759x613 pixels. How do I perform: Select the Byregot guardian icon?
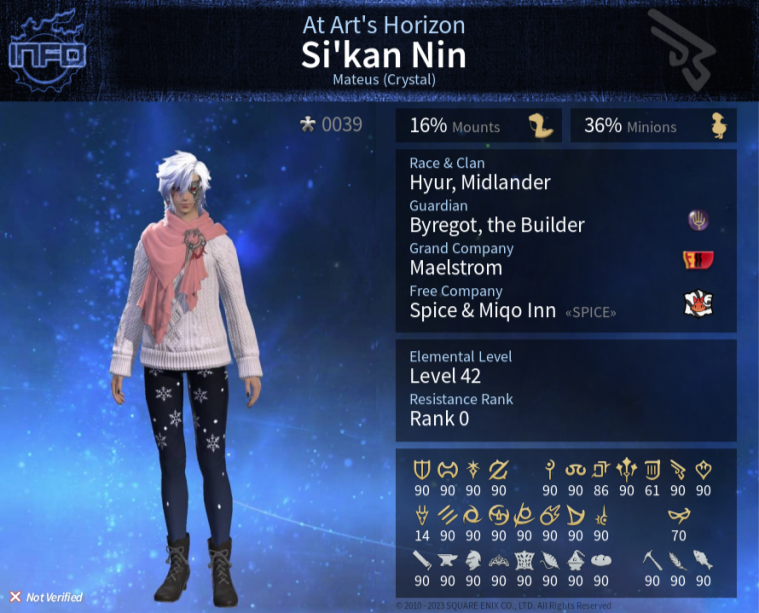coord(697,220)
